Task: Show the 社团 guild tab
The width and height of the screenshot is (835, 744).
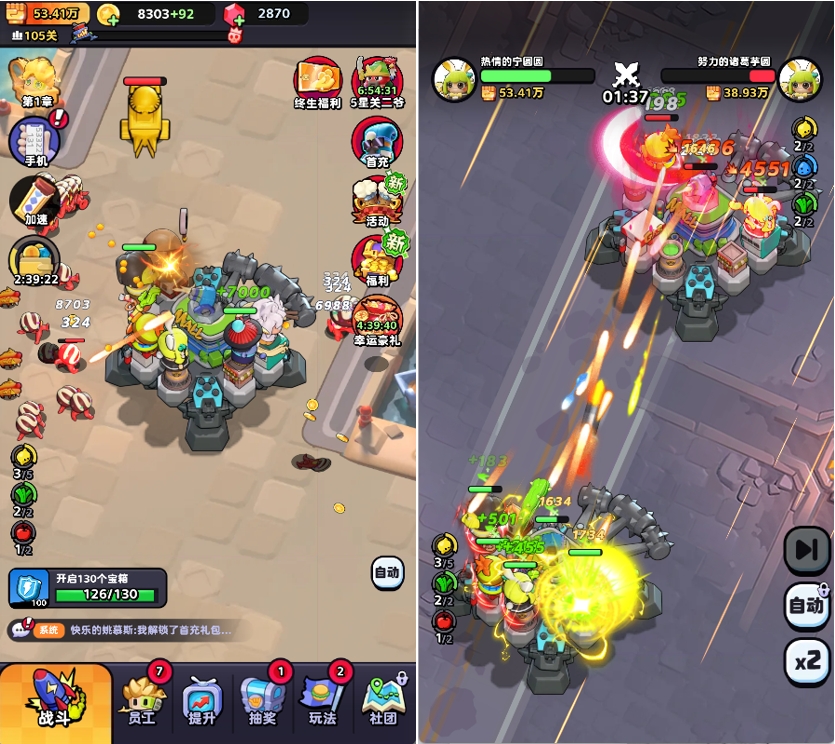Action: (x=384, y=702)
